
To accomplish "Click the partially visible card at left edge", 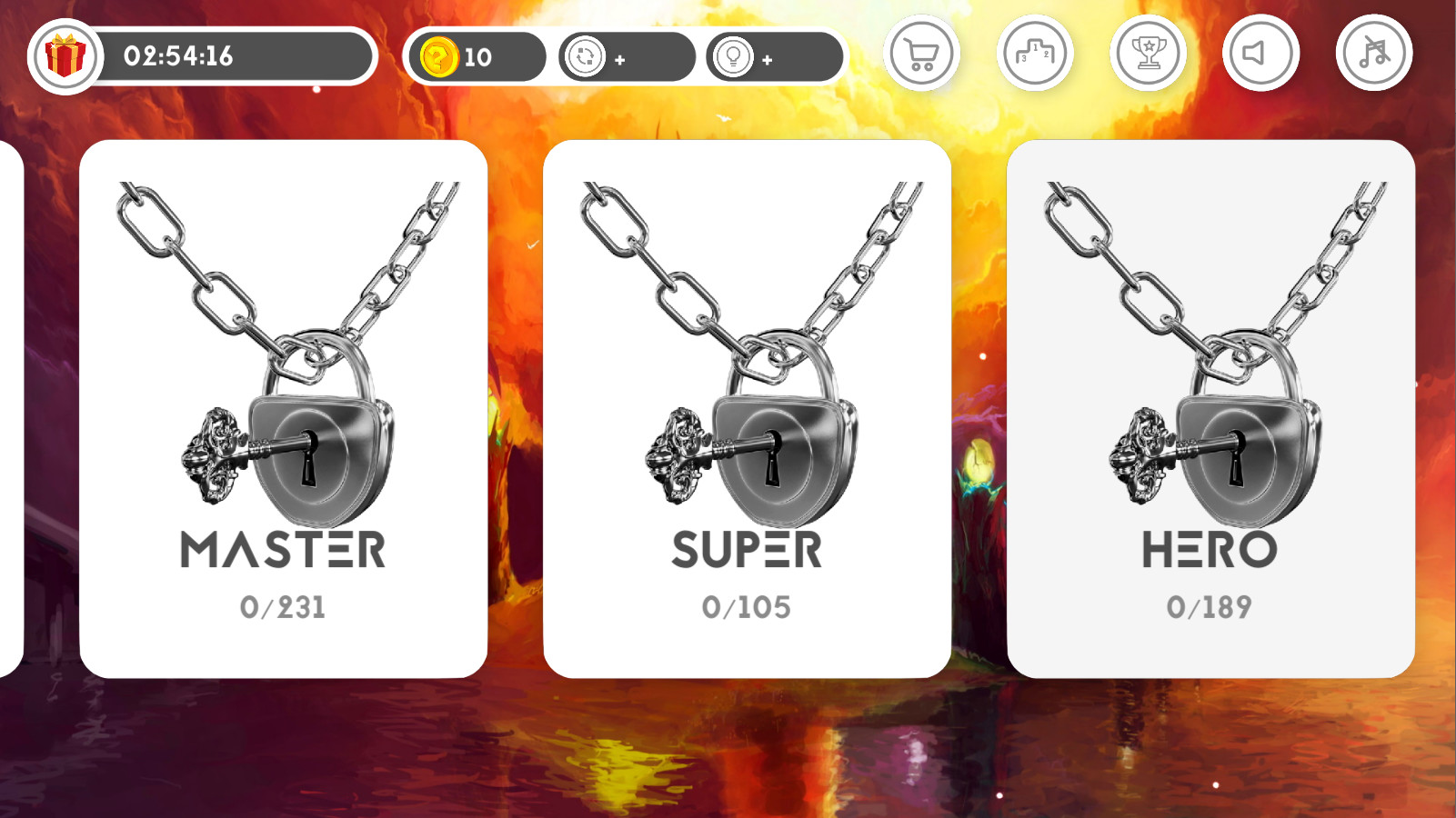I will (9, 409).
